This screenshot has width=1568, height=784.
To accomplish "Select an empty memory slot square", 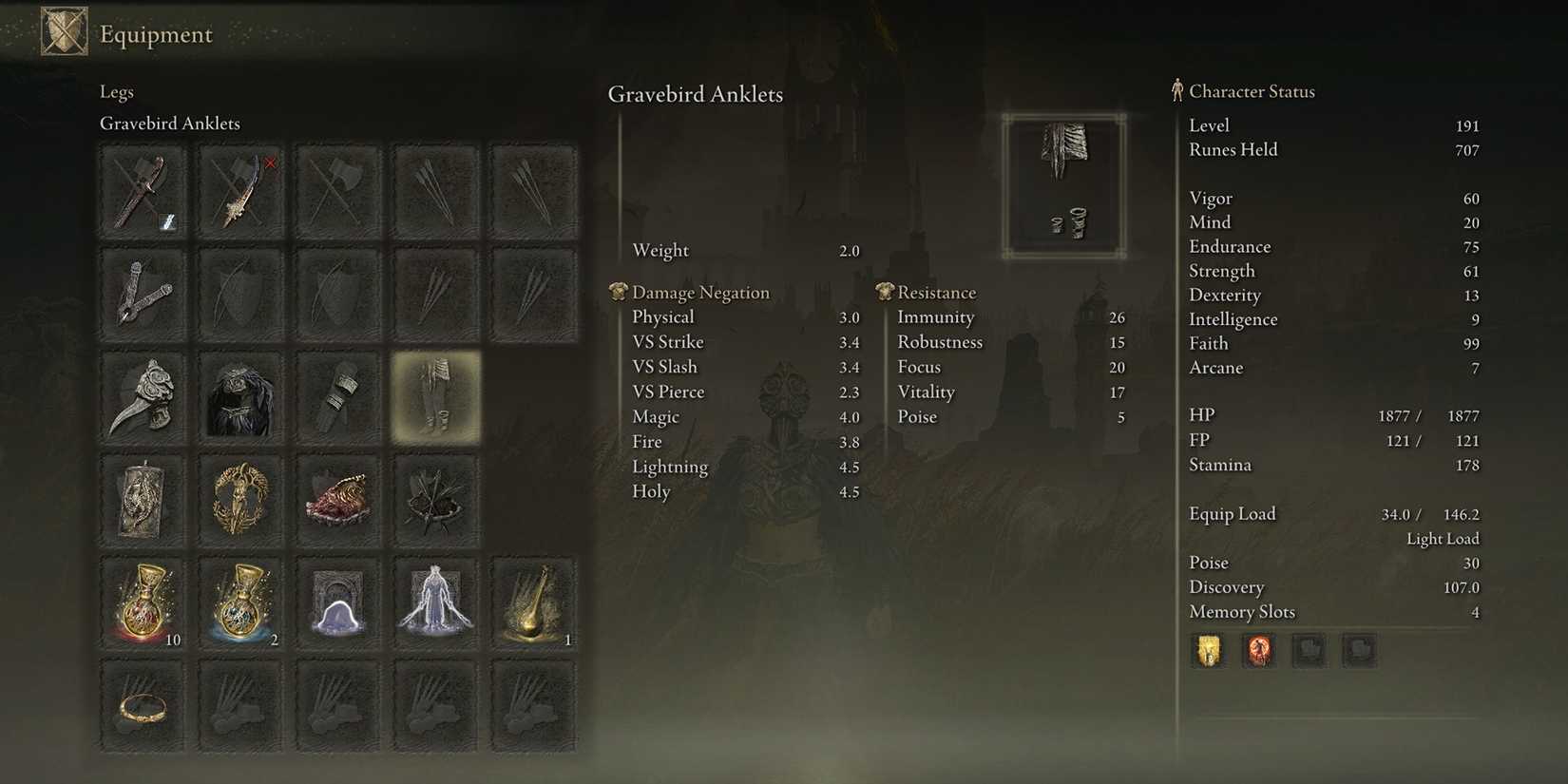I will coord(1310,650).
